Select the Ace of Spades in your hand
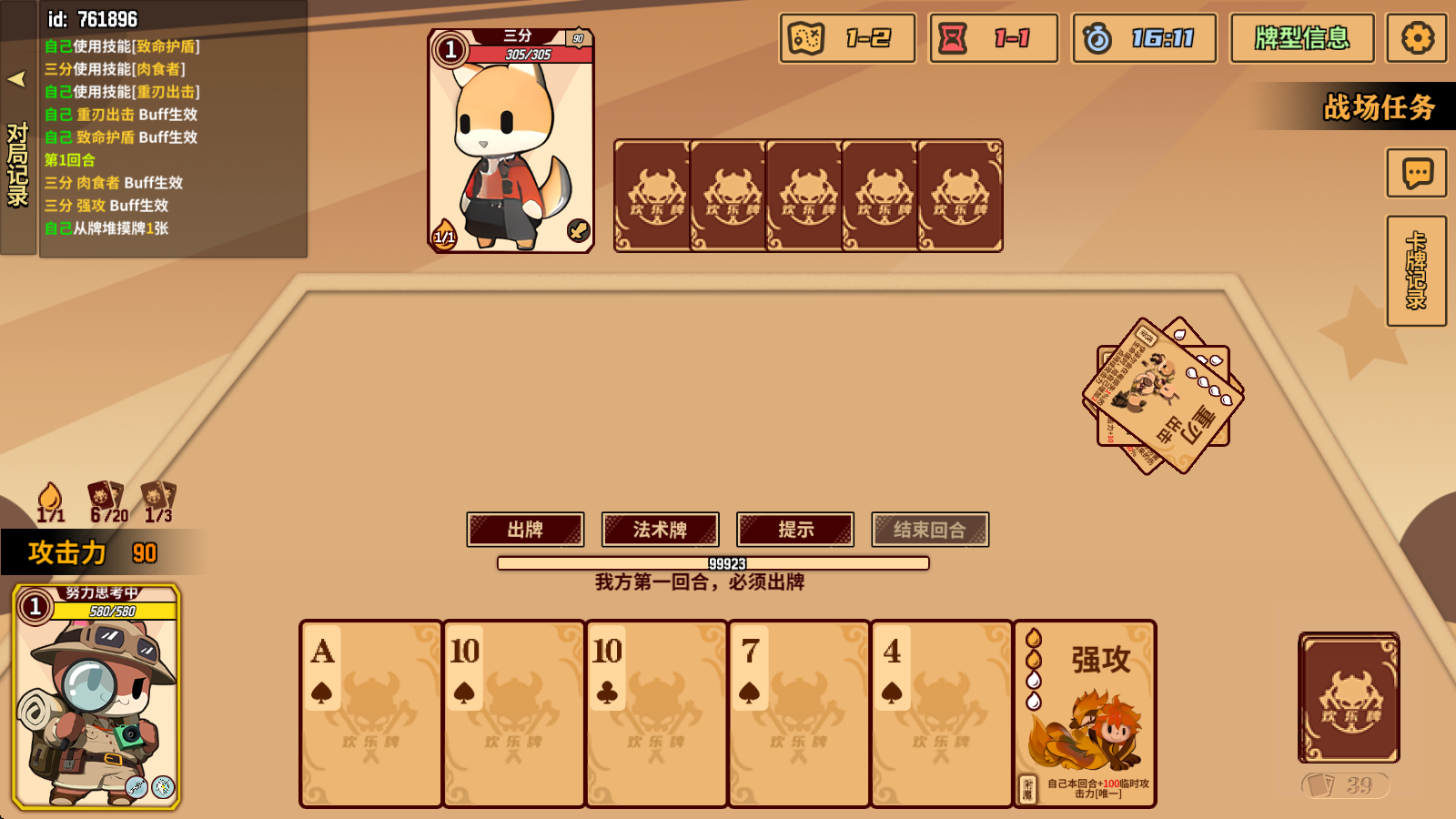The width and height of the screenshot is (1456, 819). pos(369,715)
